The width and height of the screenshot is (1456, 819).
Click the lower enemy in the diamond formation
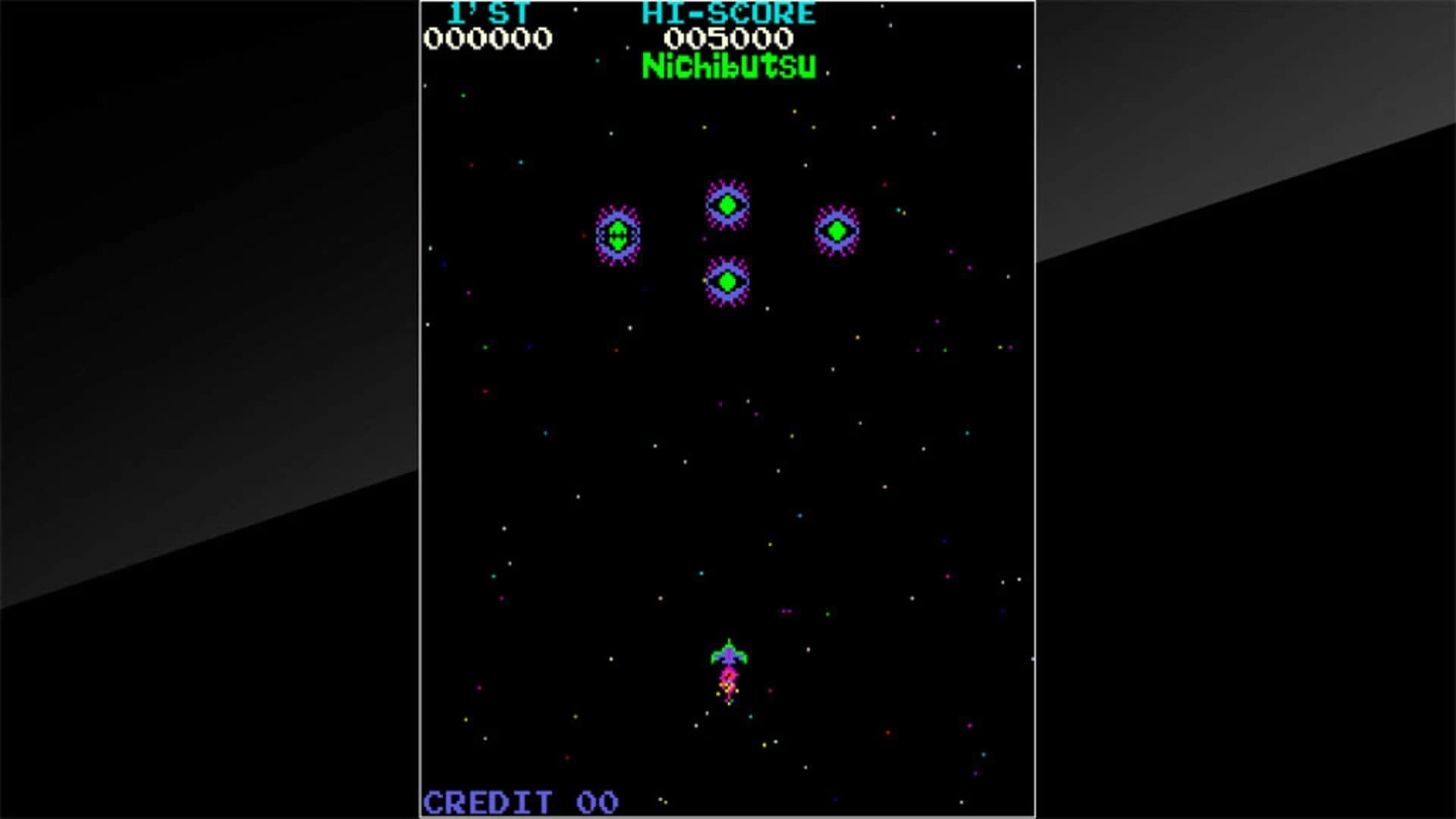click(726, 281)
